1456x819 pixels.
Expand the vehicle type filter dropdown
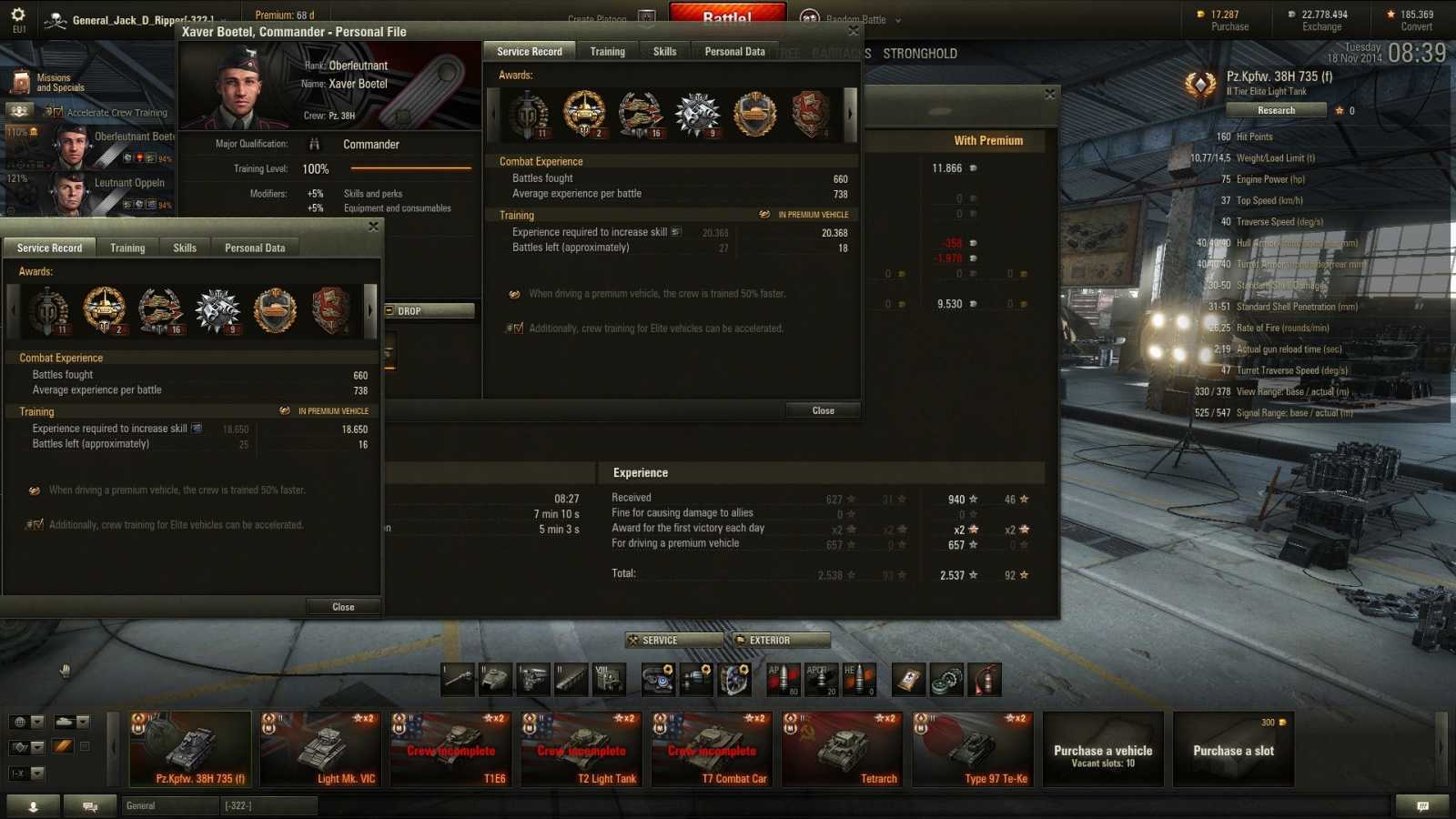click(x=73, y=722)
